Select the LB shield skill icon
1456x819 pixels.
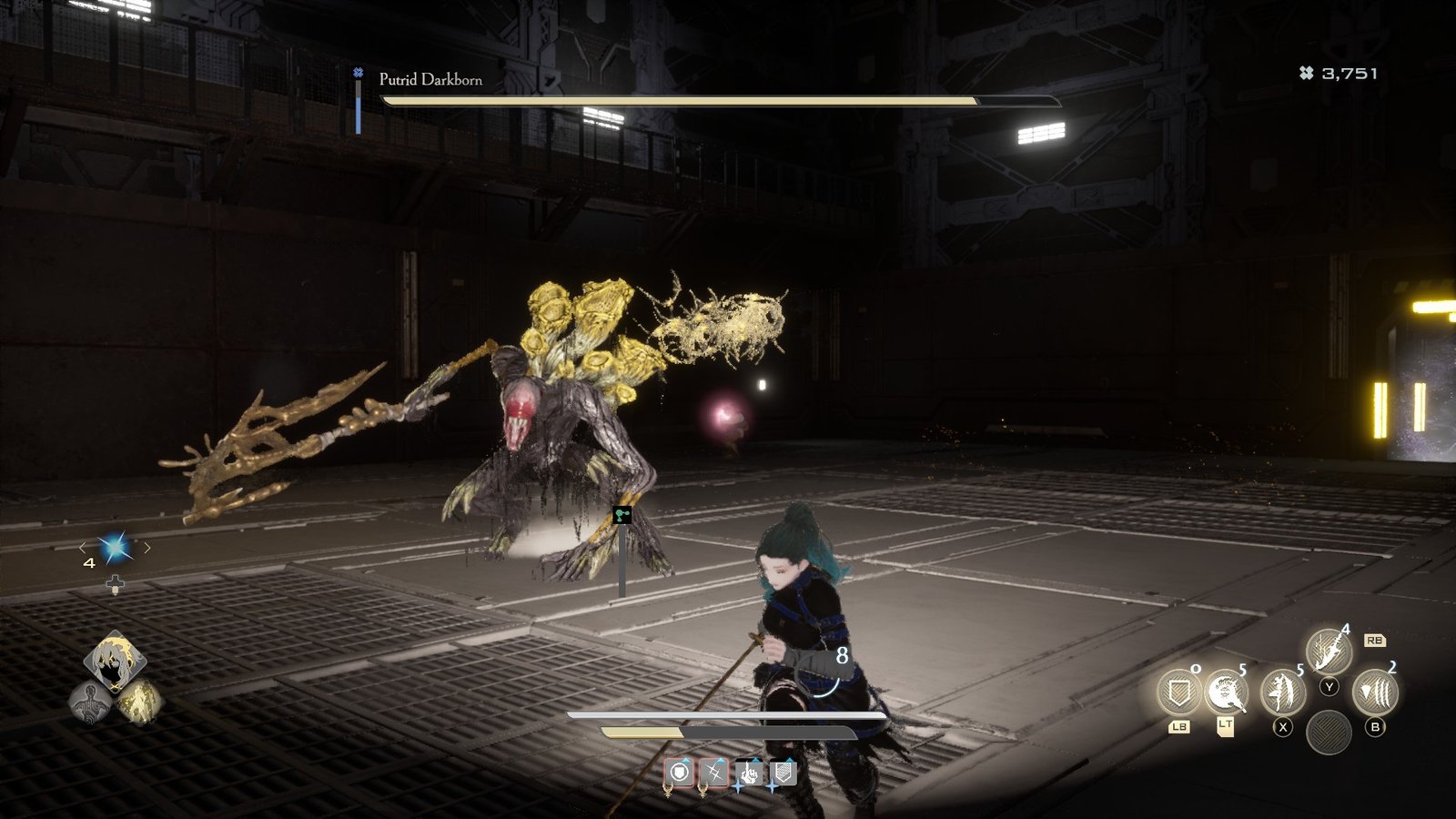coord(1178,691)
